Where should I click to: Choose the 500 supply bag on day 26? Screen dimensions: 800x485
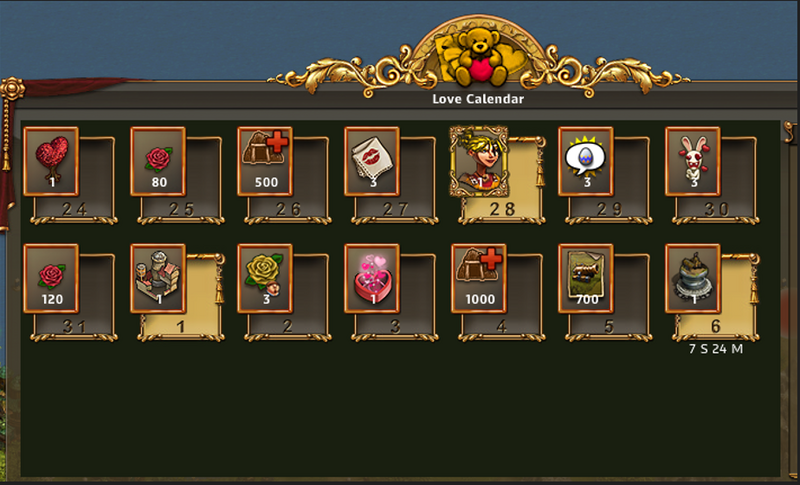point(264,160)
